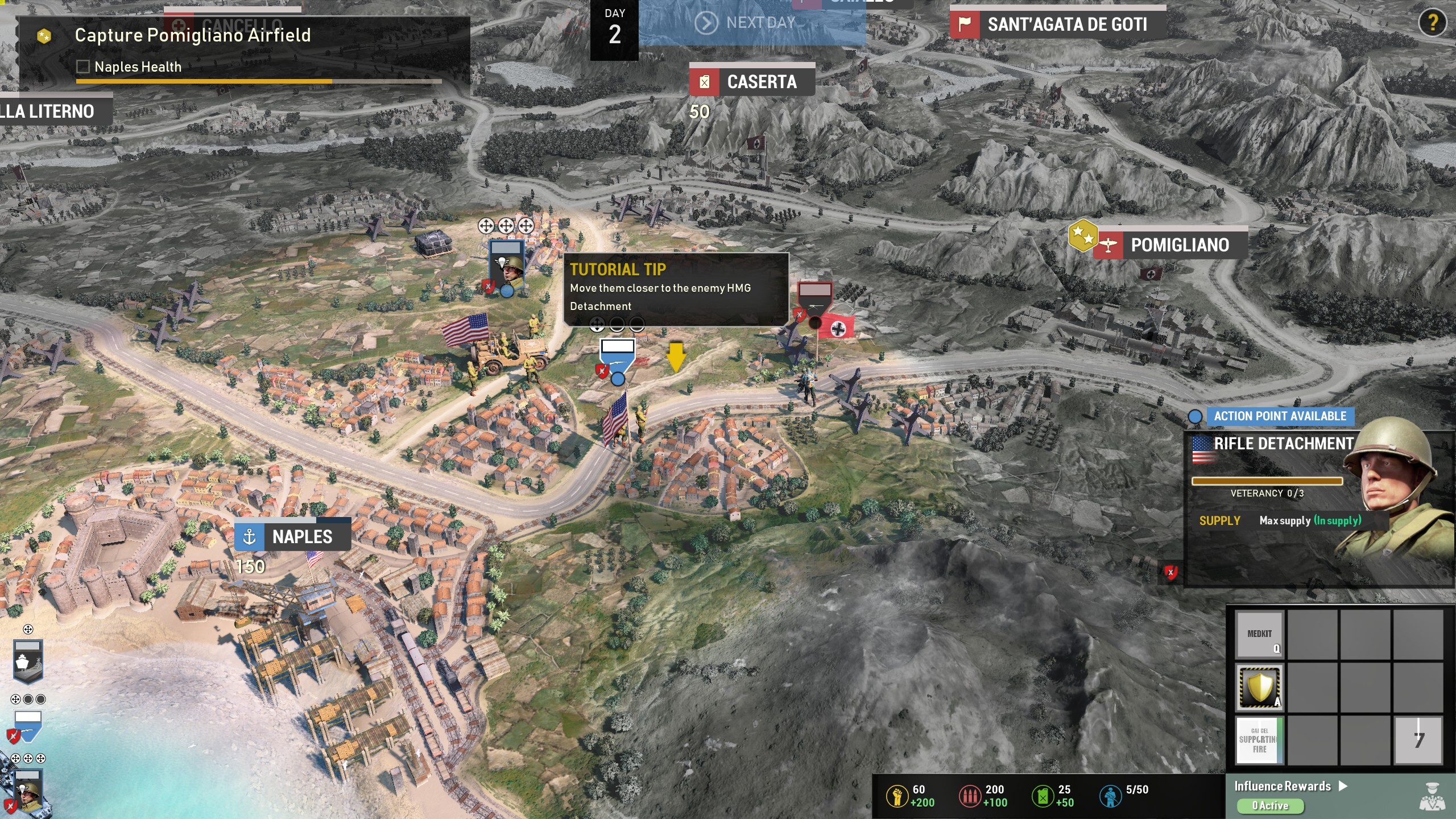Click the officer icon beside Influence Rewards
This screenshot has height=819, width=1456.
[1432, 796]
